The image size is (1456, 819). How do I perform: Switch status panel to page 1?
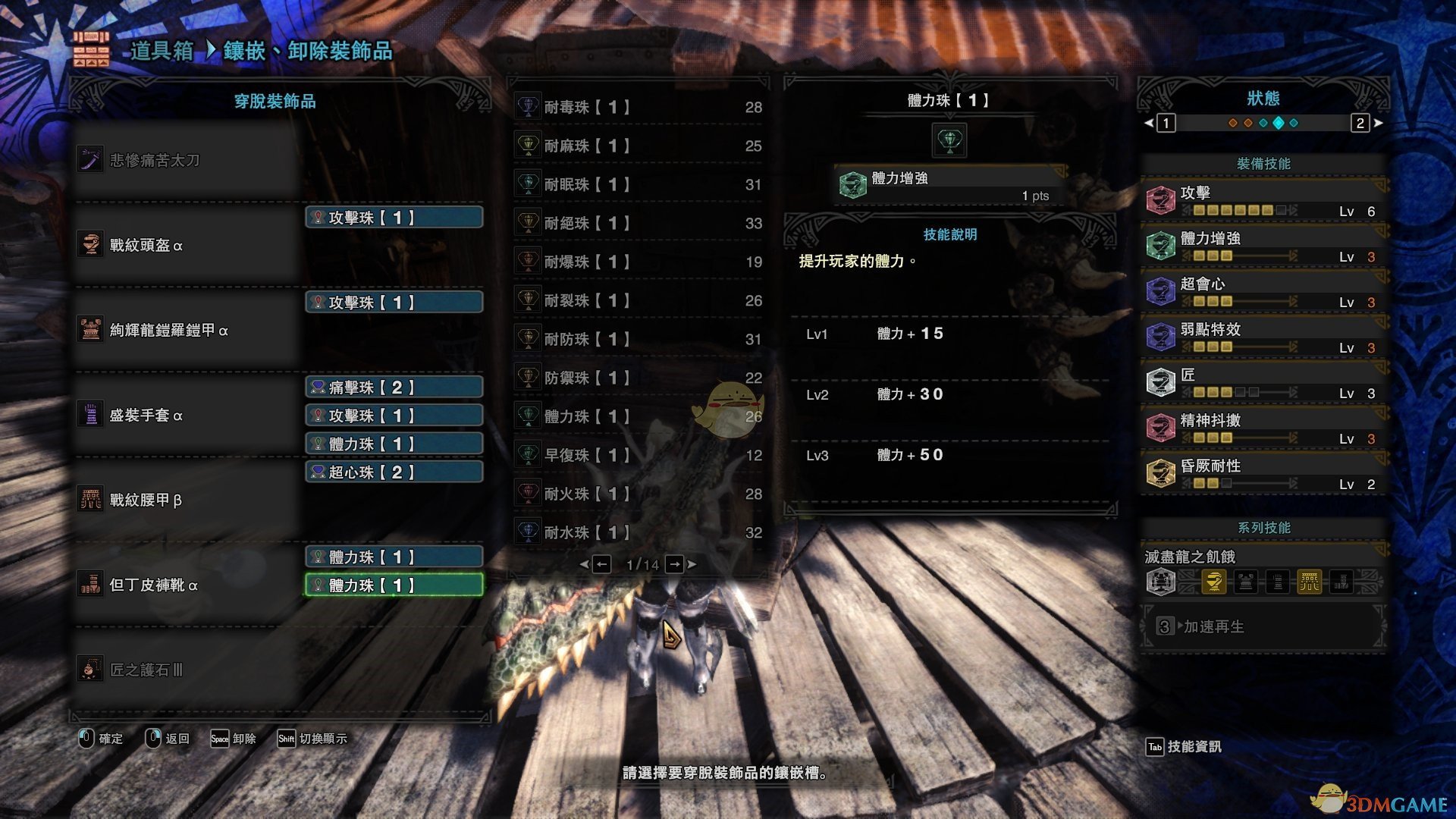[x=1166, y=123]
